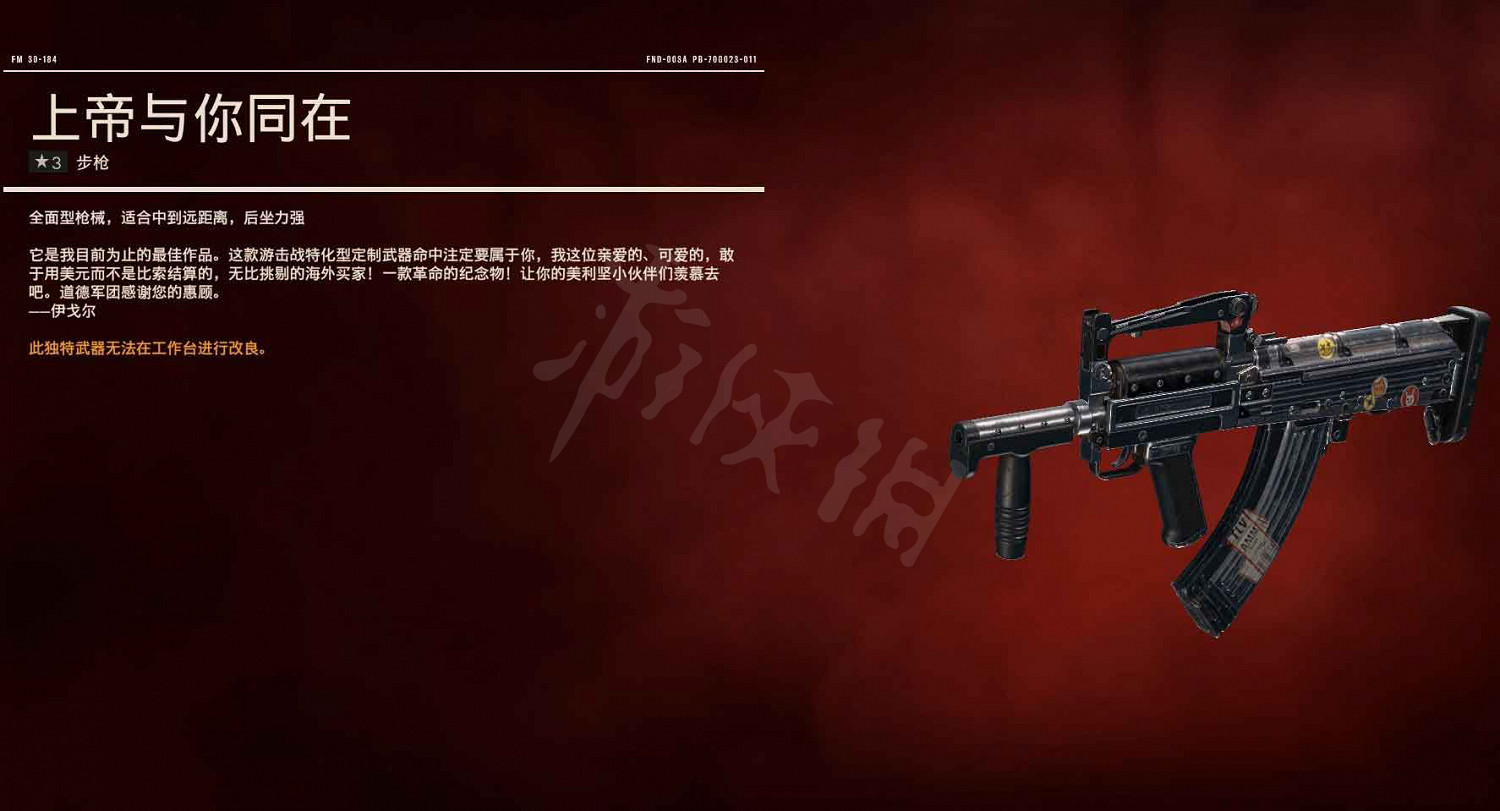The height and width of the screenshot is (811, 1500).
Task: Click the star rating icon beside ★3
Action: coord(39,161)
